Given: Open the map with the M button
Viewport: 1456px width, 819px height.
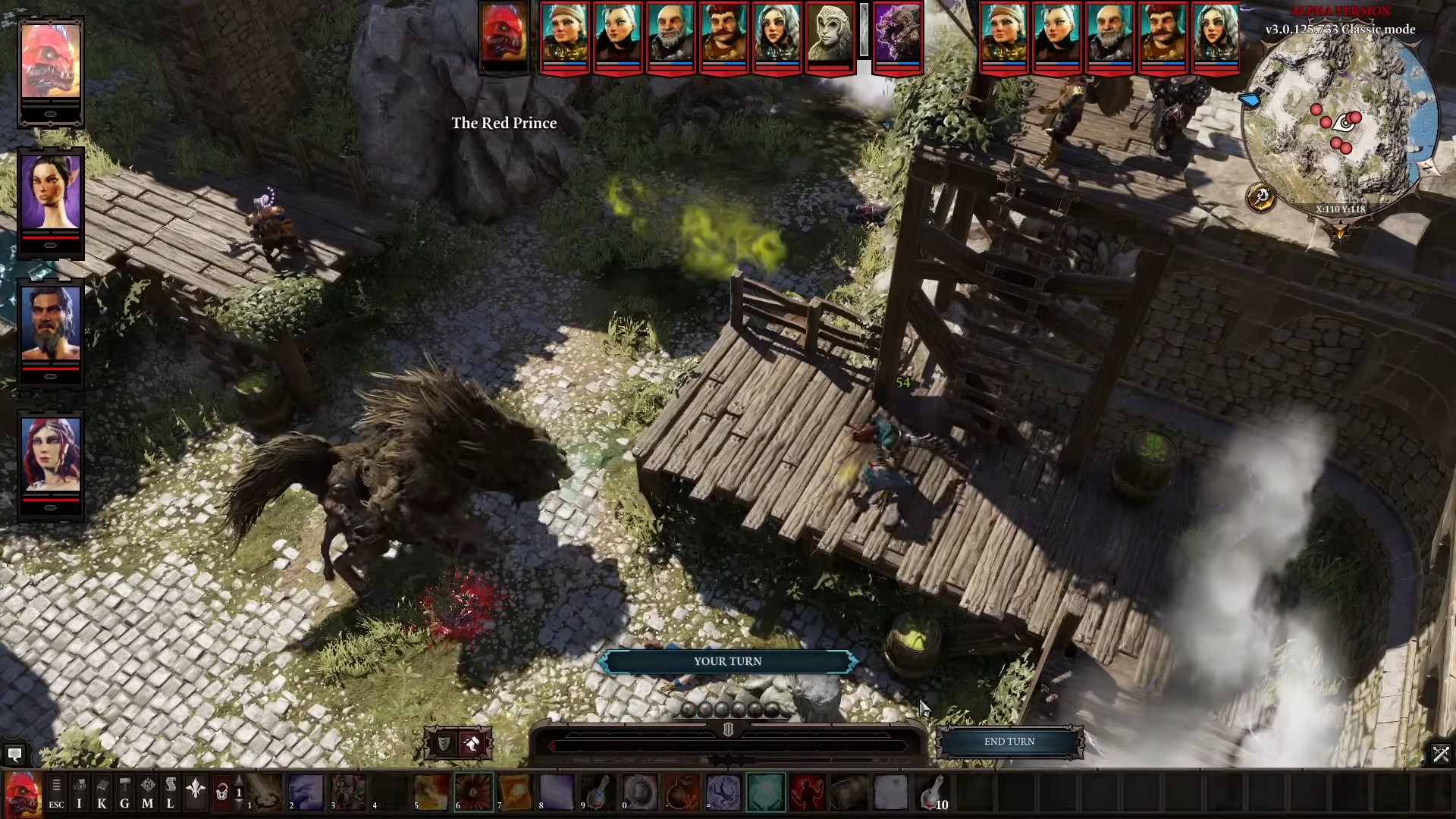Looking at the screenshot, I should coord(147,793).
